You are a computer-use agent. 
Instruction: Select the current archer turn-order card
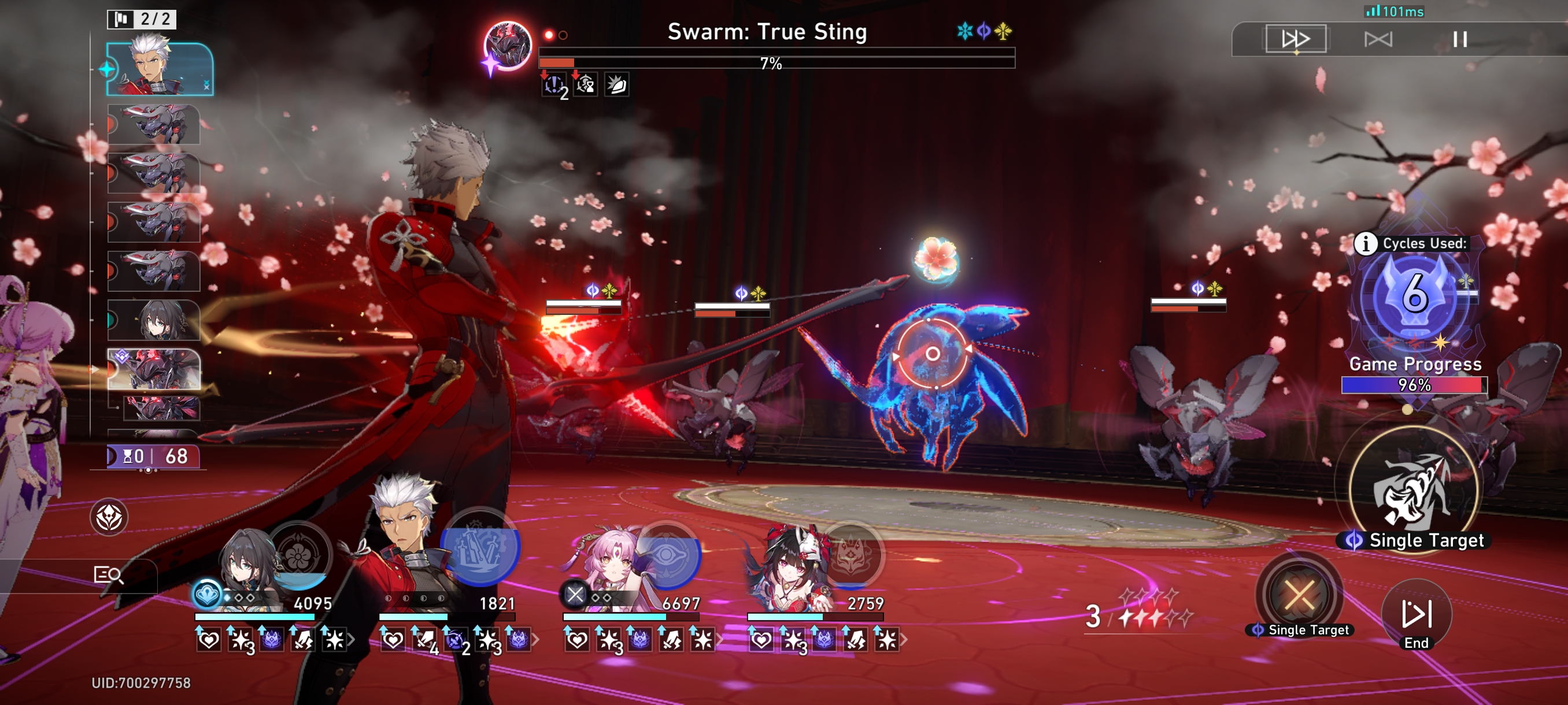point(160,69)
